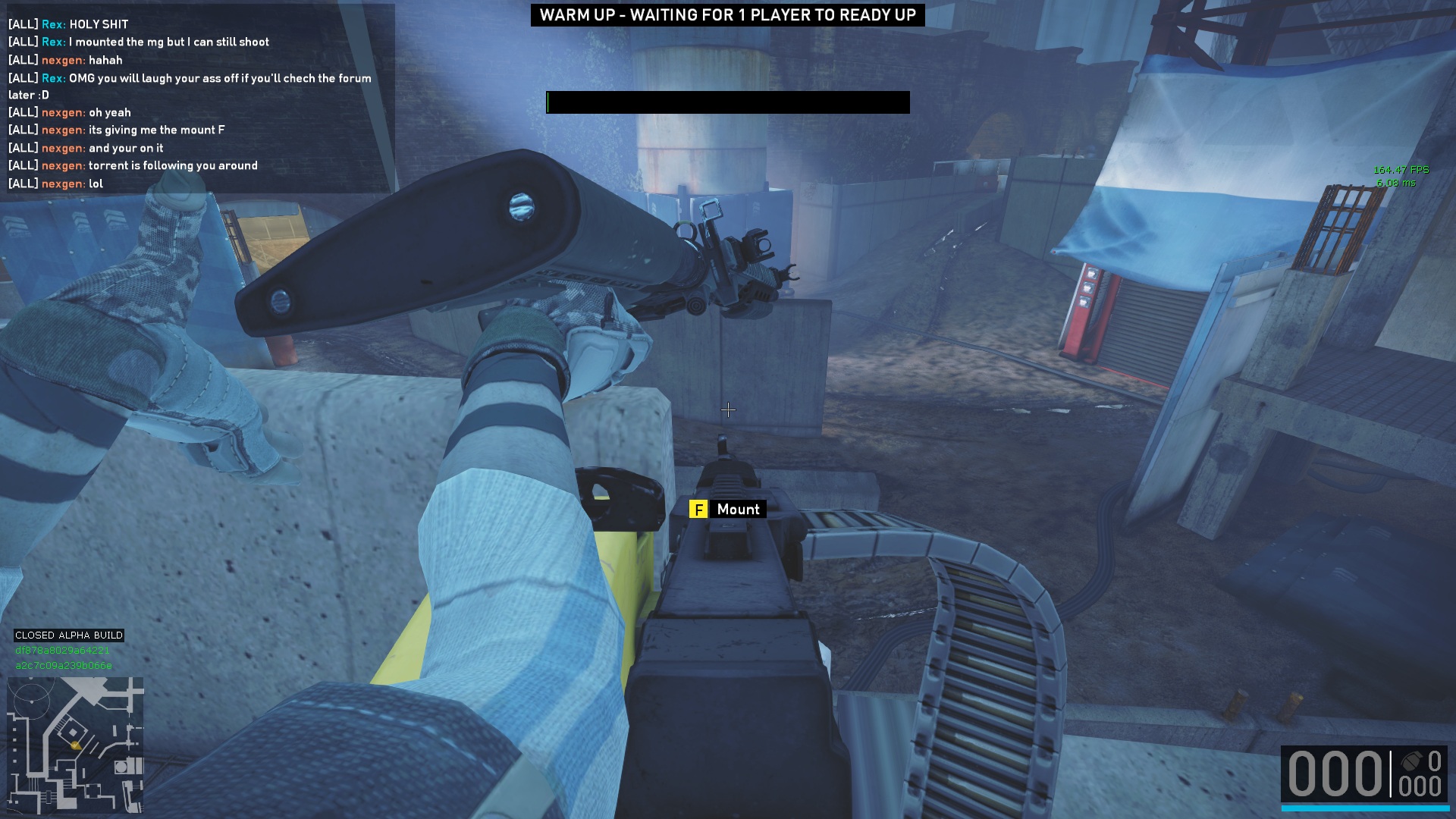The height and width of the screenshot is (819, 1456).
Task: Click the chat message log
Action: tap(197, 104)
